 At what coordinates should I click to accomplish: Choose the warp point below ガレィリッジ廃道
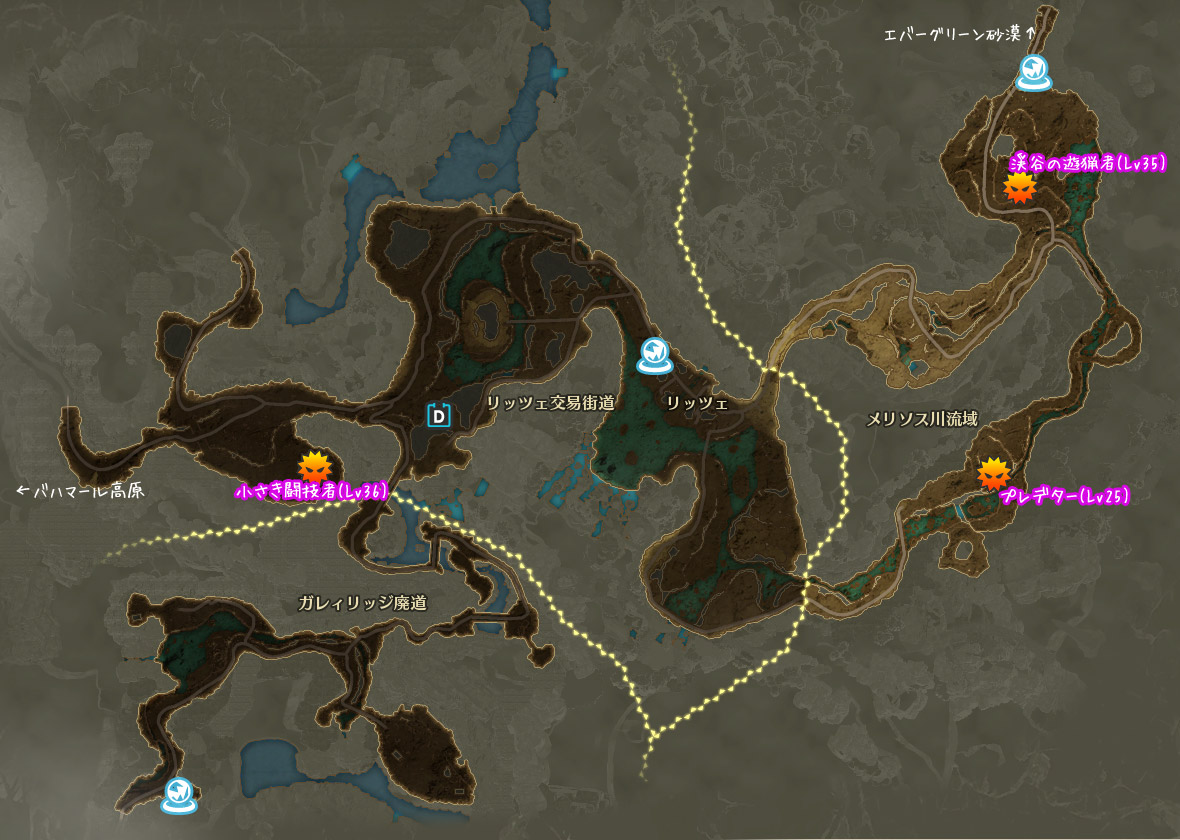(179, 795)
